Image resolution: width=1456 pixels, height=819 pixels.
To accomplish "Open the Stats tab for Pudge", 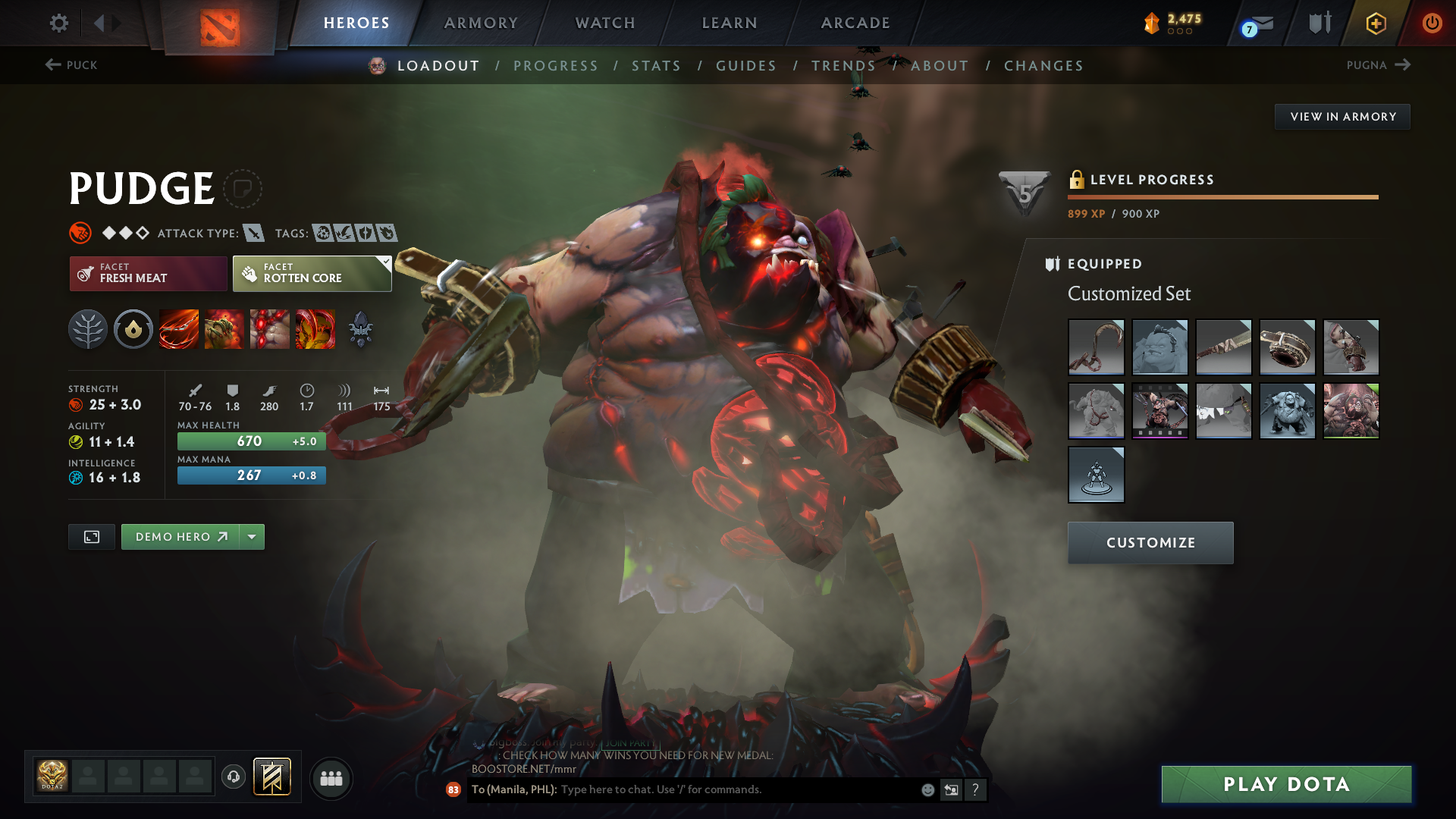I will point(657,65).
